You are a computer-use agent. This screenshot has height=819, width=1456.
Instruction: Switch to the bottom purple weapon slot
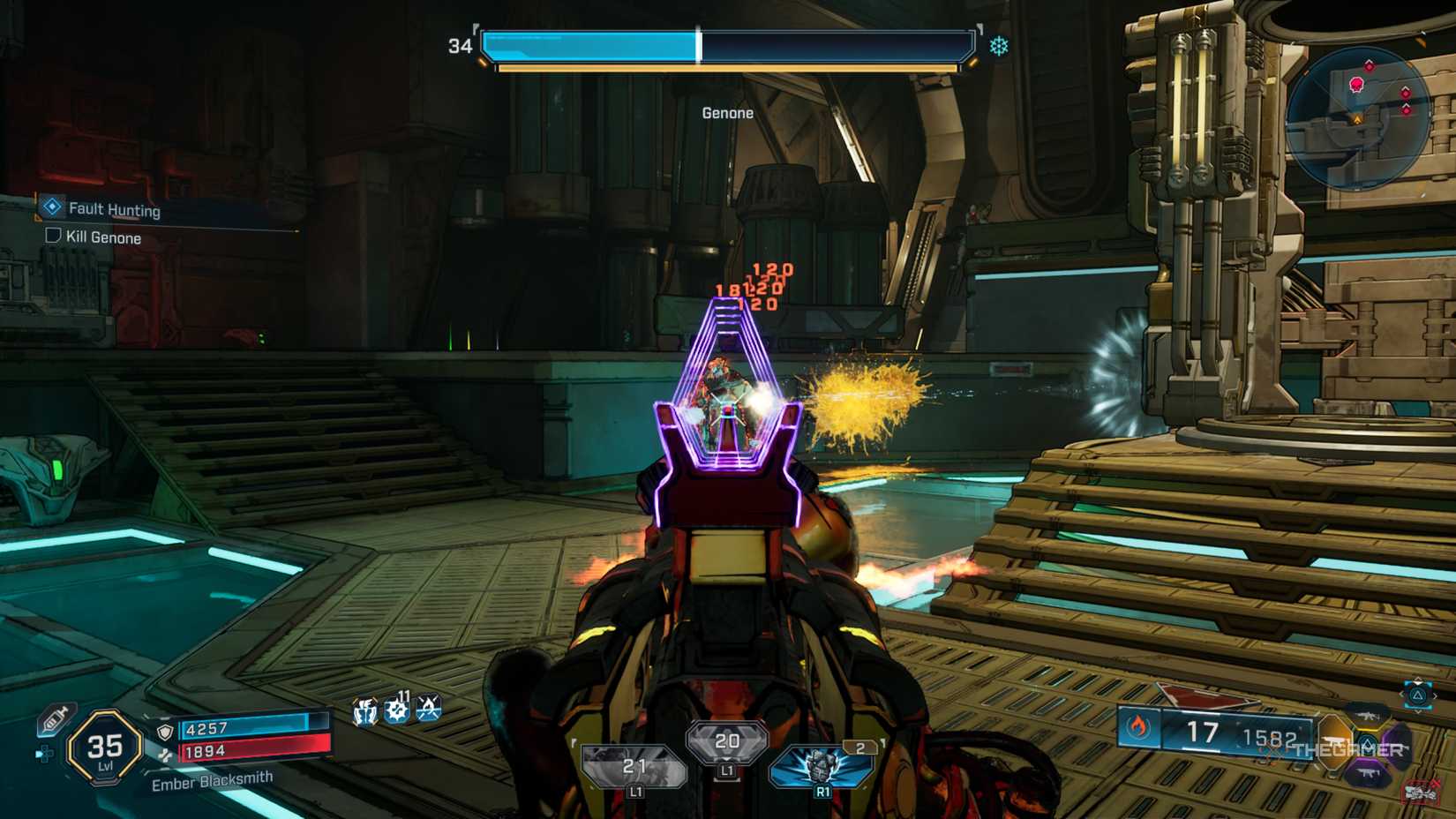click(x=1366, y=773)
